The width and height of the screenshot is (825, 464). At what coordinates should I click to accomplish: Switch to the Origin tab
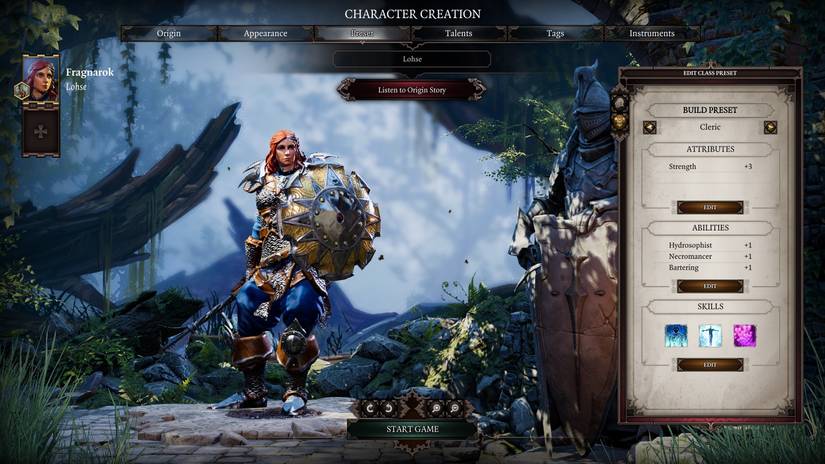169,34
